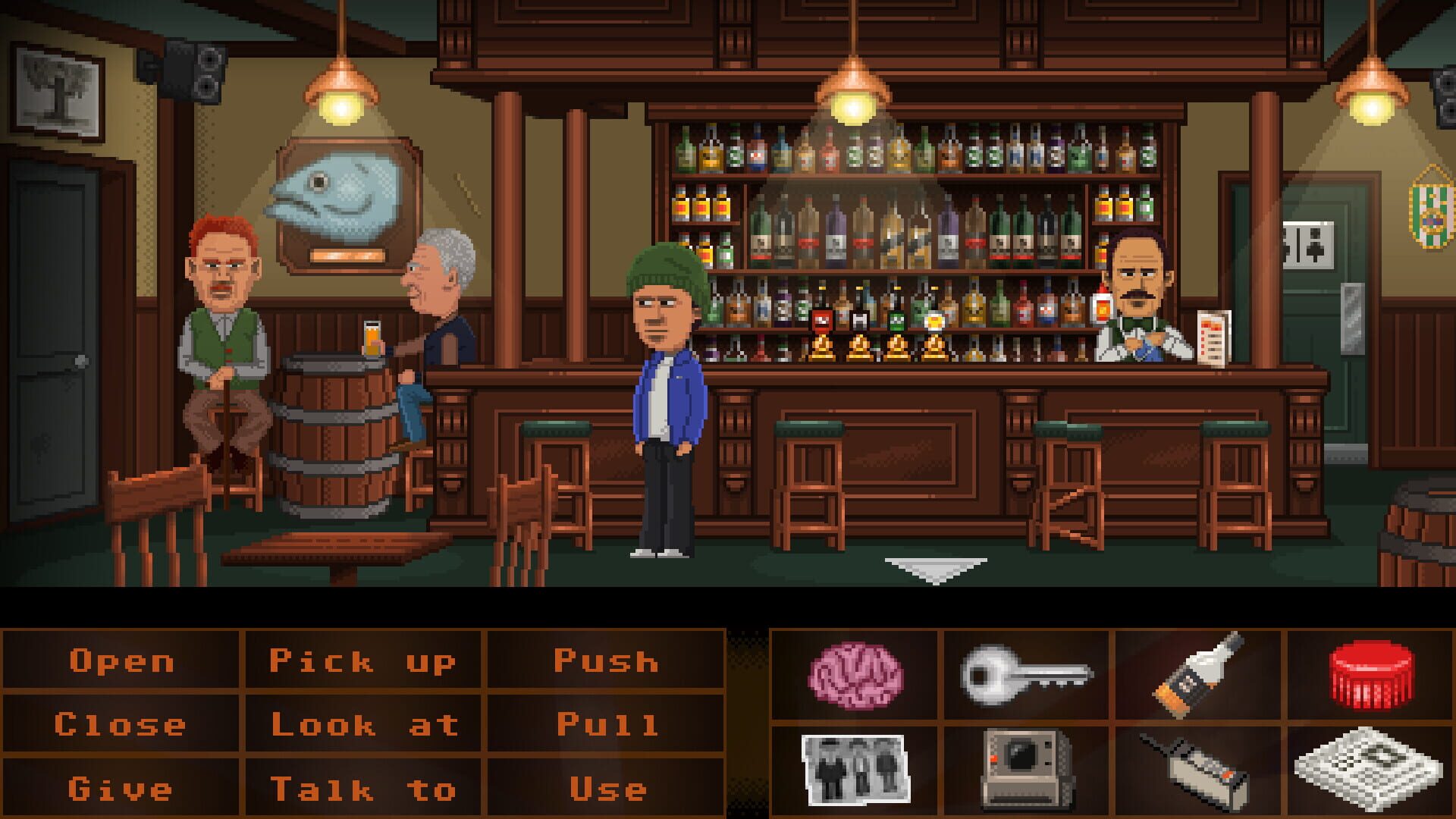Choose the Give verb
The height and width of the screenshot is (819, 1456).
tap(121, 787)
